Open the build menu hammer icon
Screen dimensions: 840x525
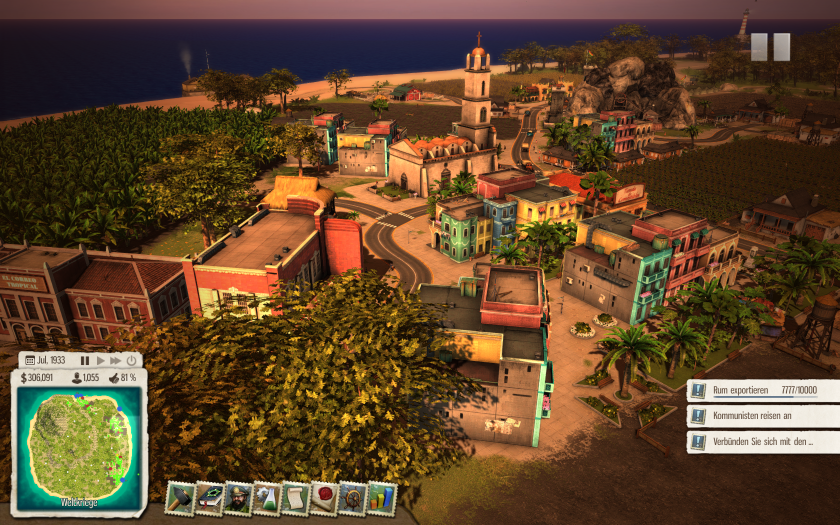[180, 498]
